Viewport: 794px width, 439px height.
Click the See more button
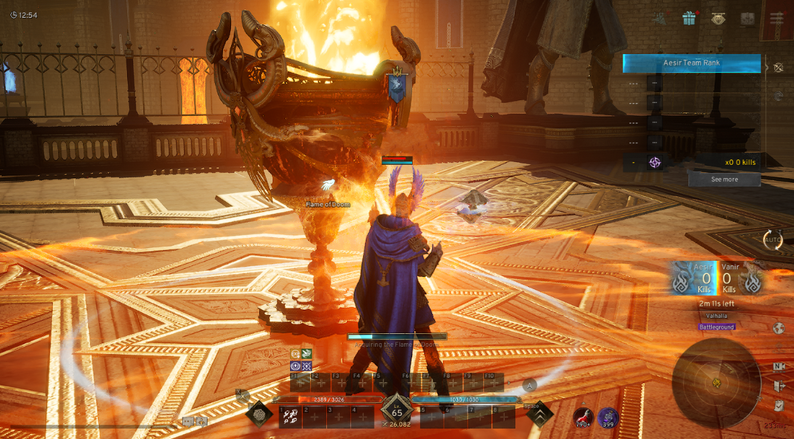(x=724, y=180)
